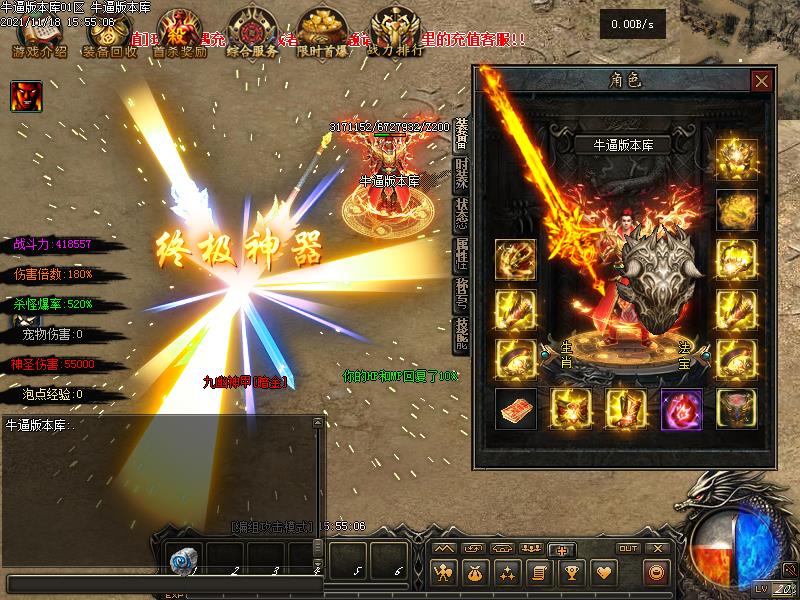Open the 综合服务 general services menu
The width and height of the screenshot is (800, 600).
pyautogui.click(x=252, y=36)
